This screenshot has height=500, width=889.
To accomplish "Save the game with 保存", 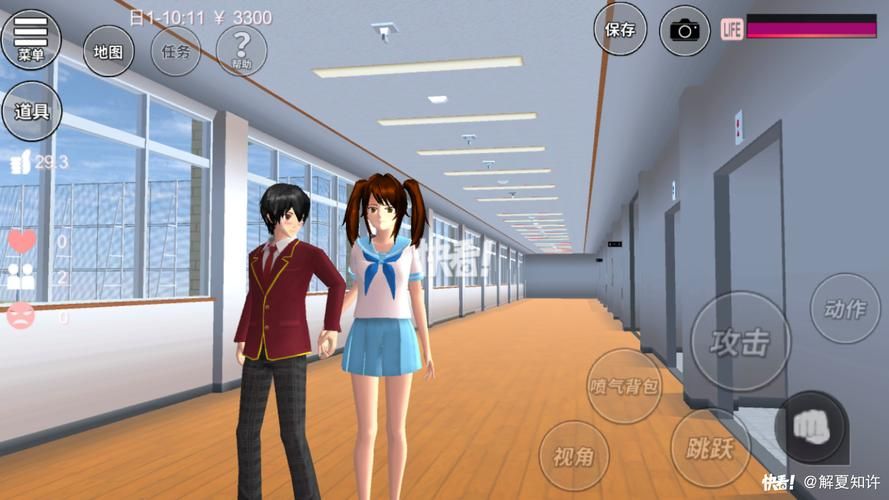I will click(620, 29).
